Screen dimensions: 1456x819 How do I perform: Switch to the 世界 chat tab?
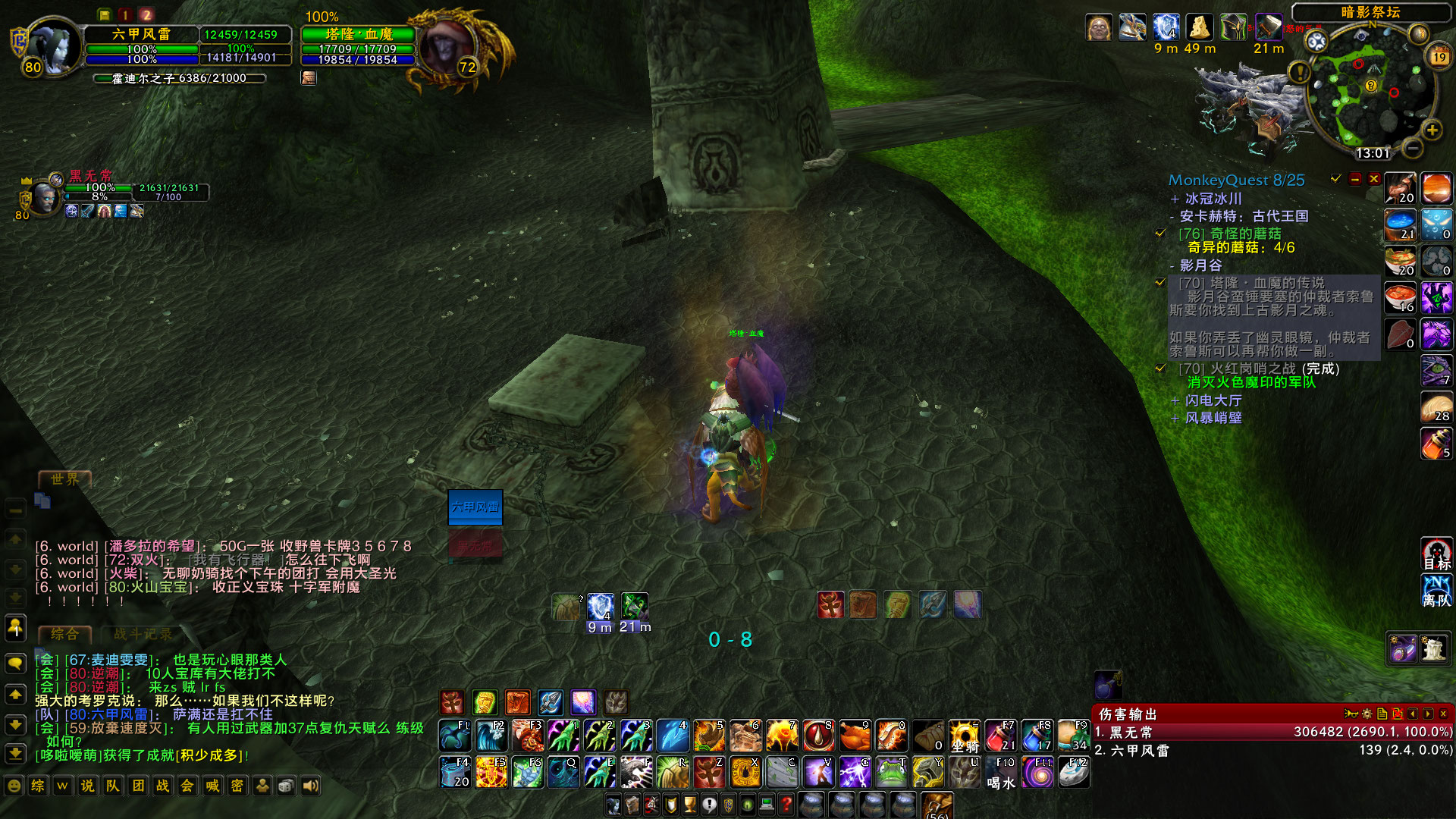[x=64, y=479]
